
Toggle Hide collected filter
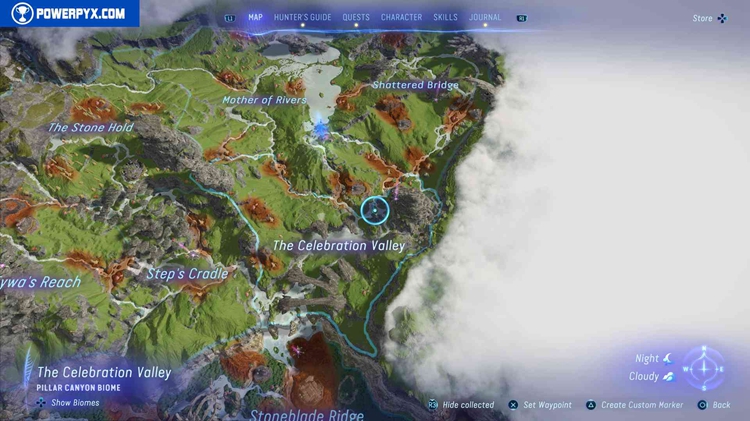point(461,405)
